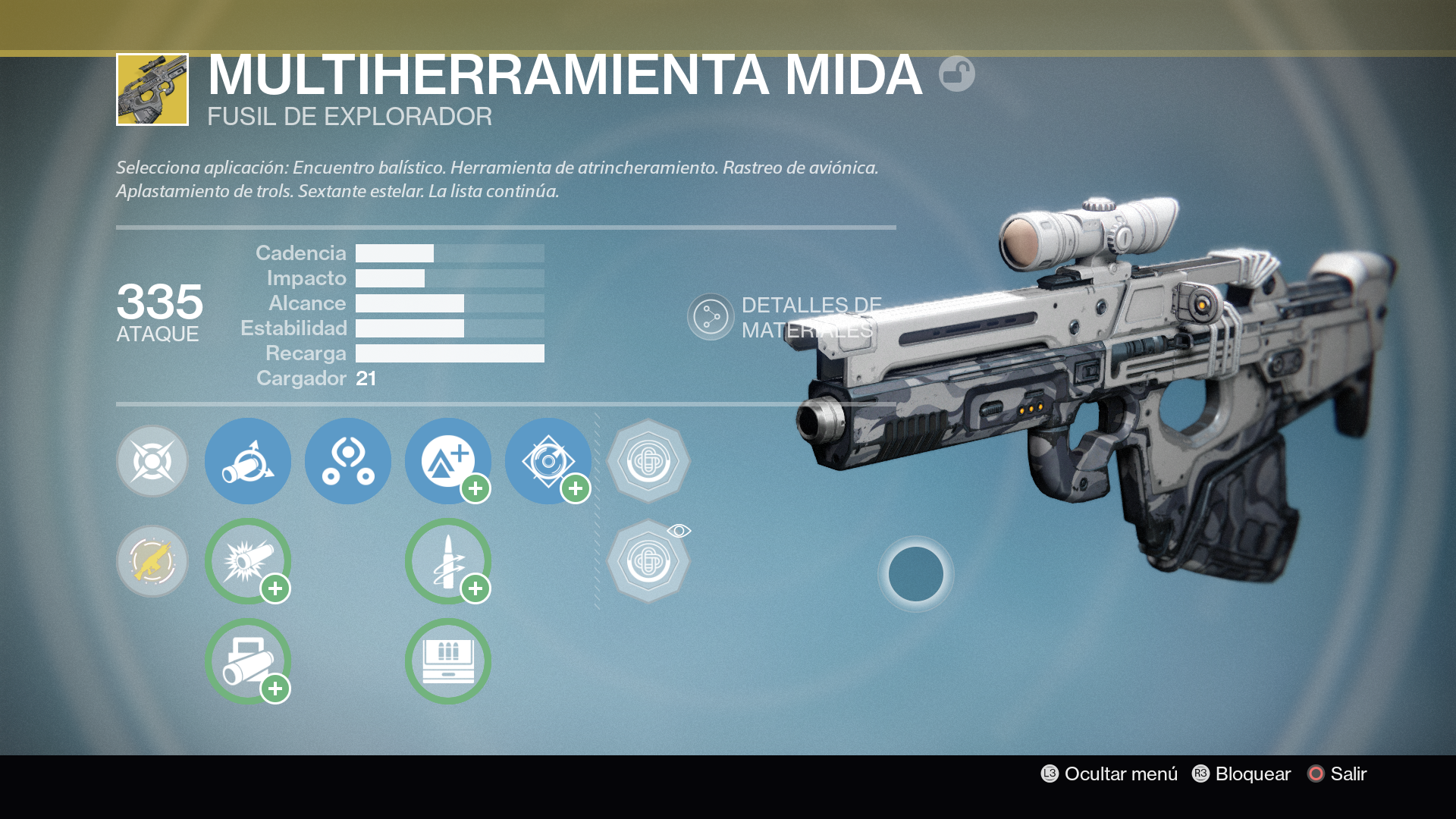Toggle the ornament preview eye icon
Image resolution: width=1456 pixels, height=819 pixels.
(680, 531)
